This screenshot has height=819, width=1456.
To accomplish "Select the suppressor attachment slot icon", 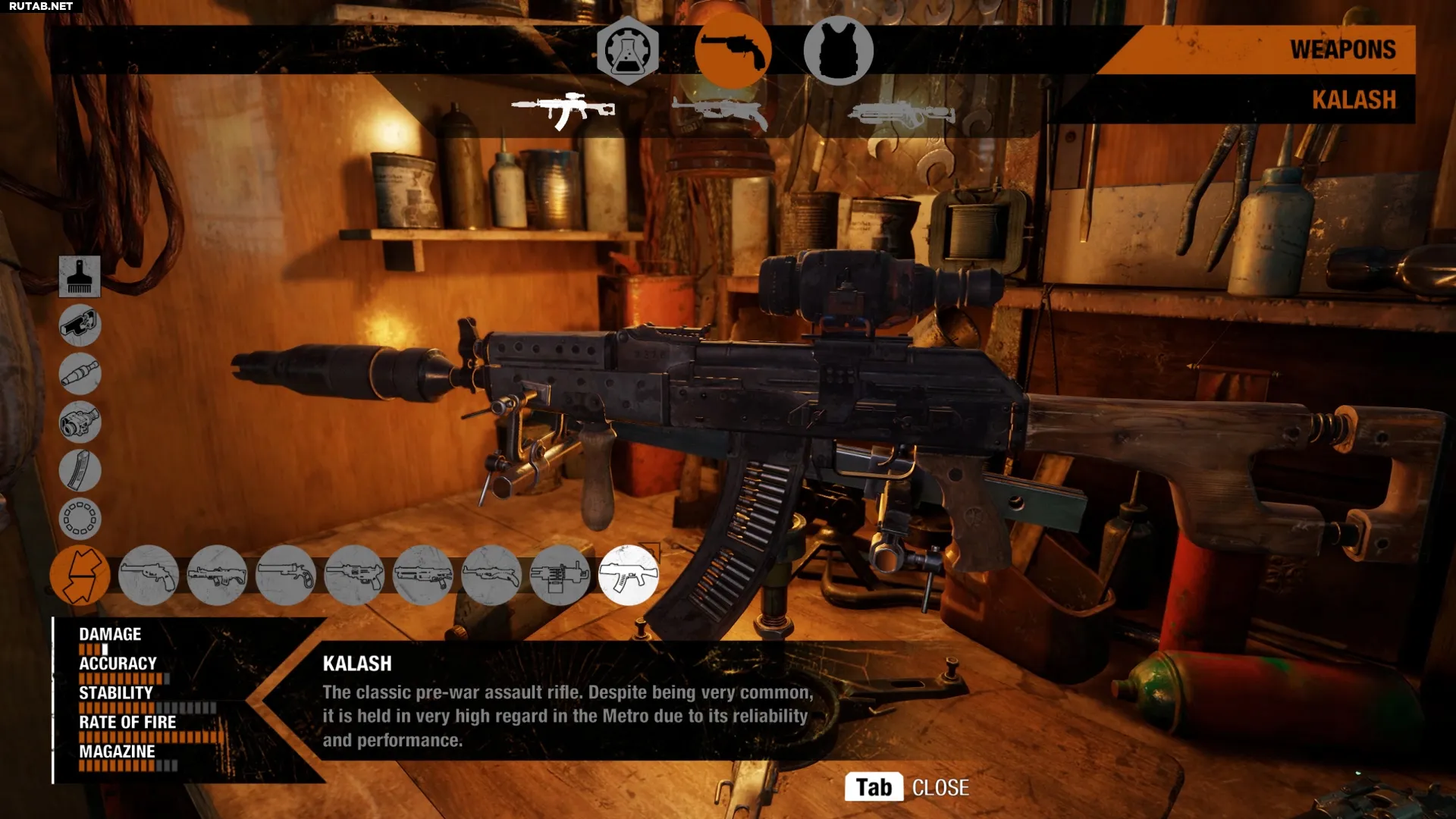I will 80,374.
